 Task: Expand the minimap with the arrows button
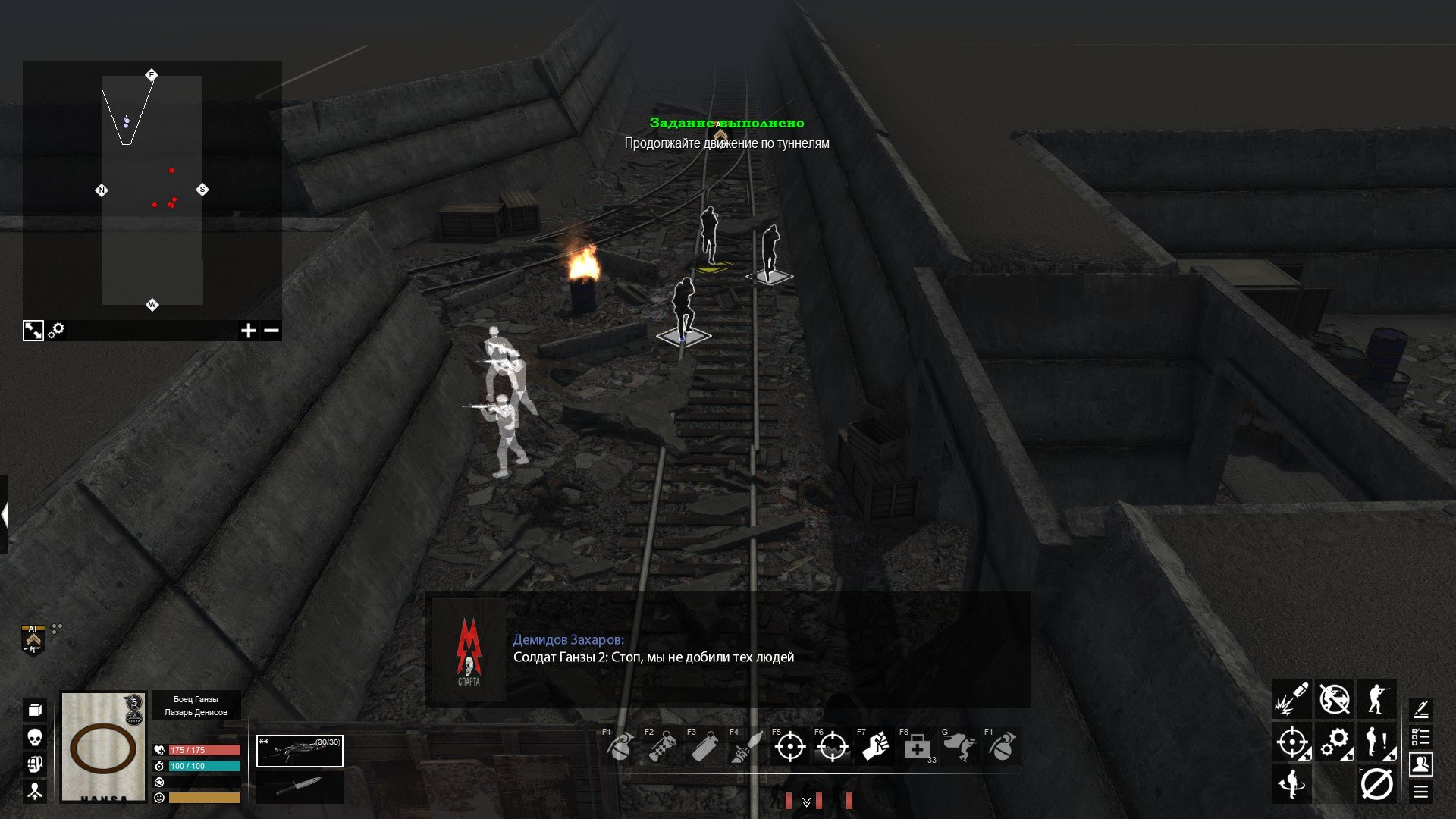33,331
